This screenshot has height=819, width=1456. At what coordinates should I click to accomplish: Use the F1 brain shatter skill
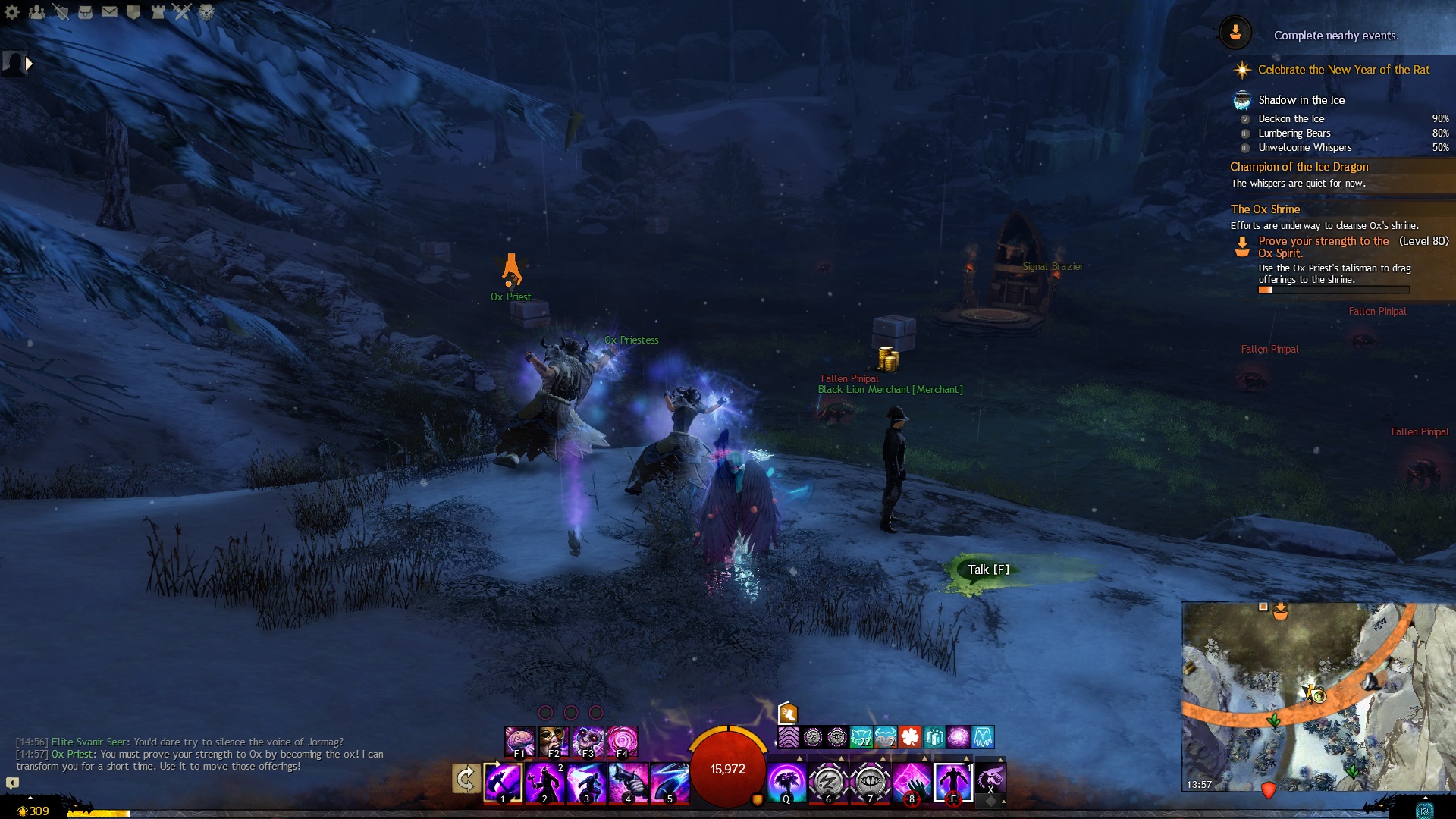(x=519, y=741)
